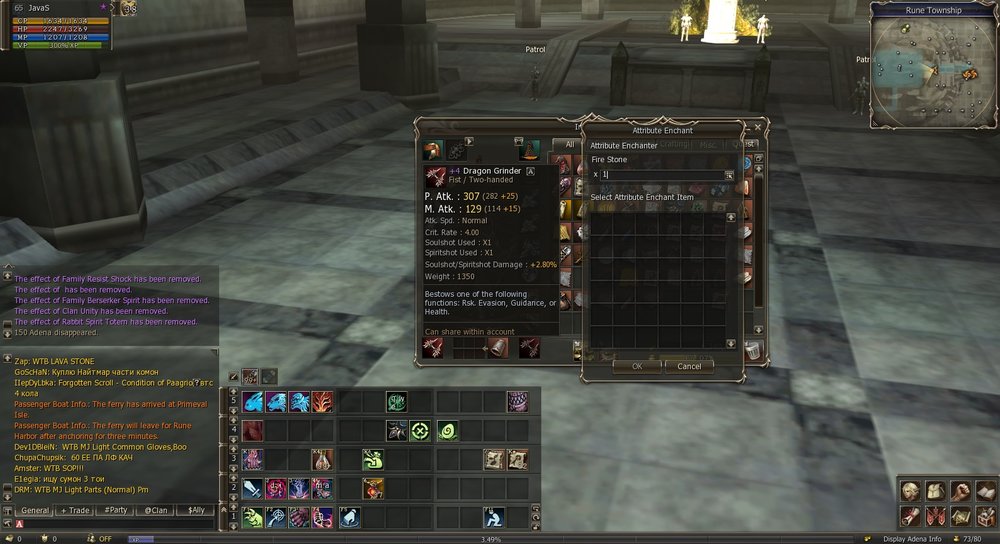
Task: Switch to the All inventory tab
Action: pyautogui.click(x=570, y=145)
